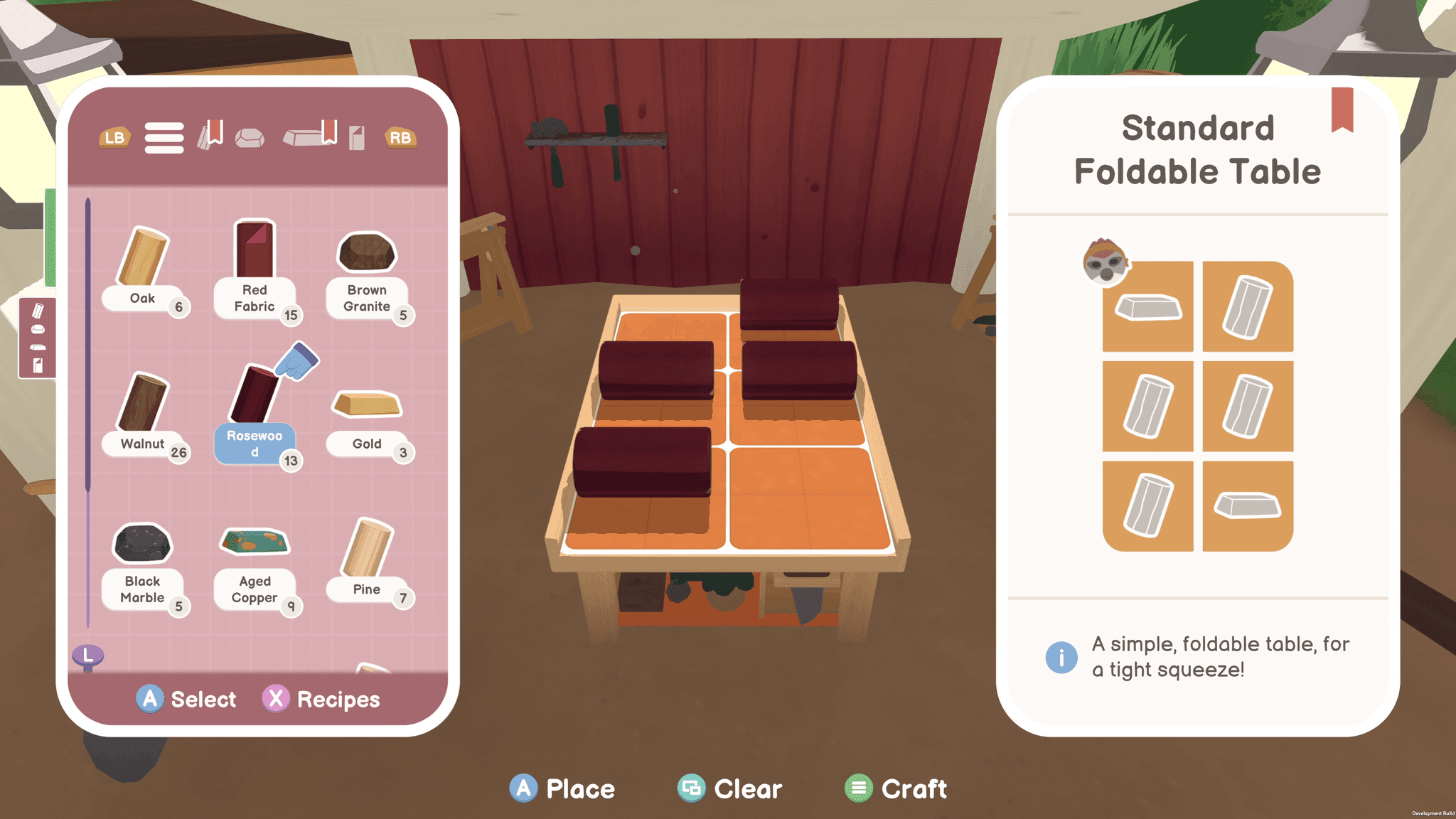This screenshot has width=1456, height=819.
Task: Filter materials by the ingot category icon
Action: click(x=304, y=136)
